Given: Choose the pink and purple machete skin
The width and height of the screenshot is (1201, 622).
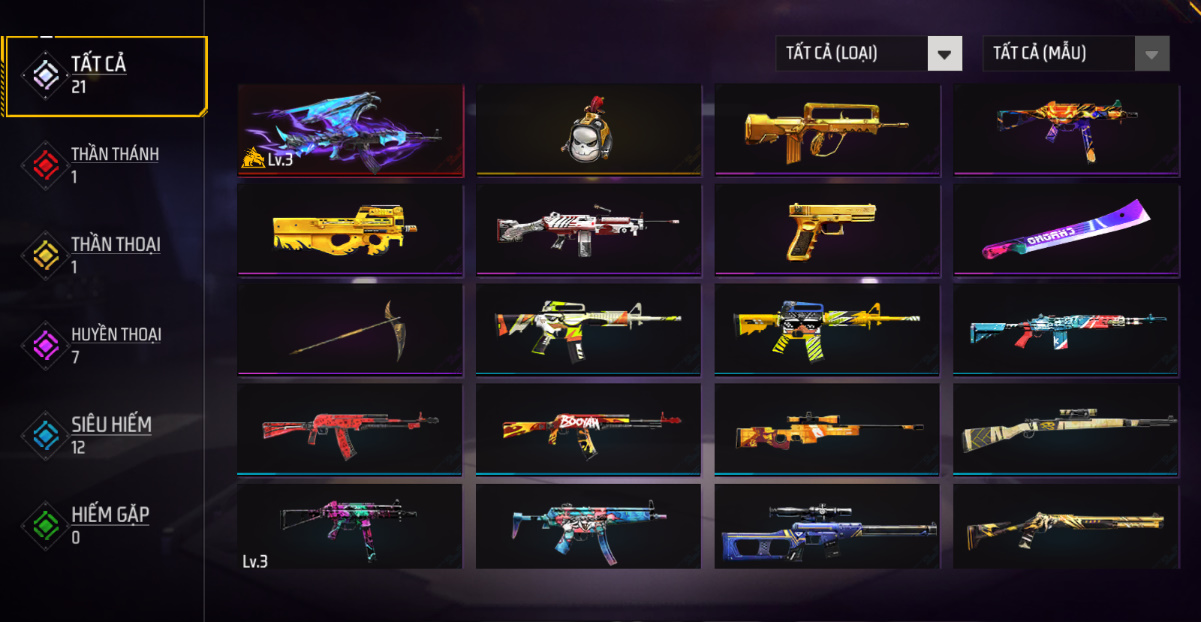Looking at the screenshot, I should point(1066,229).
